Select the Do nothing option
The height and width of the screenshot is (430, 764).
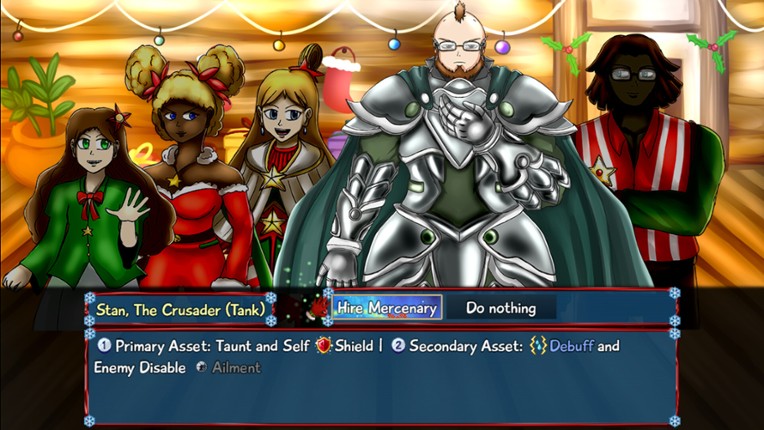pos(500,308)
